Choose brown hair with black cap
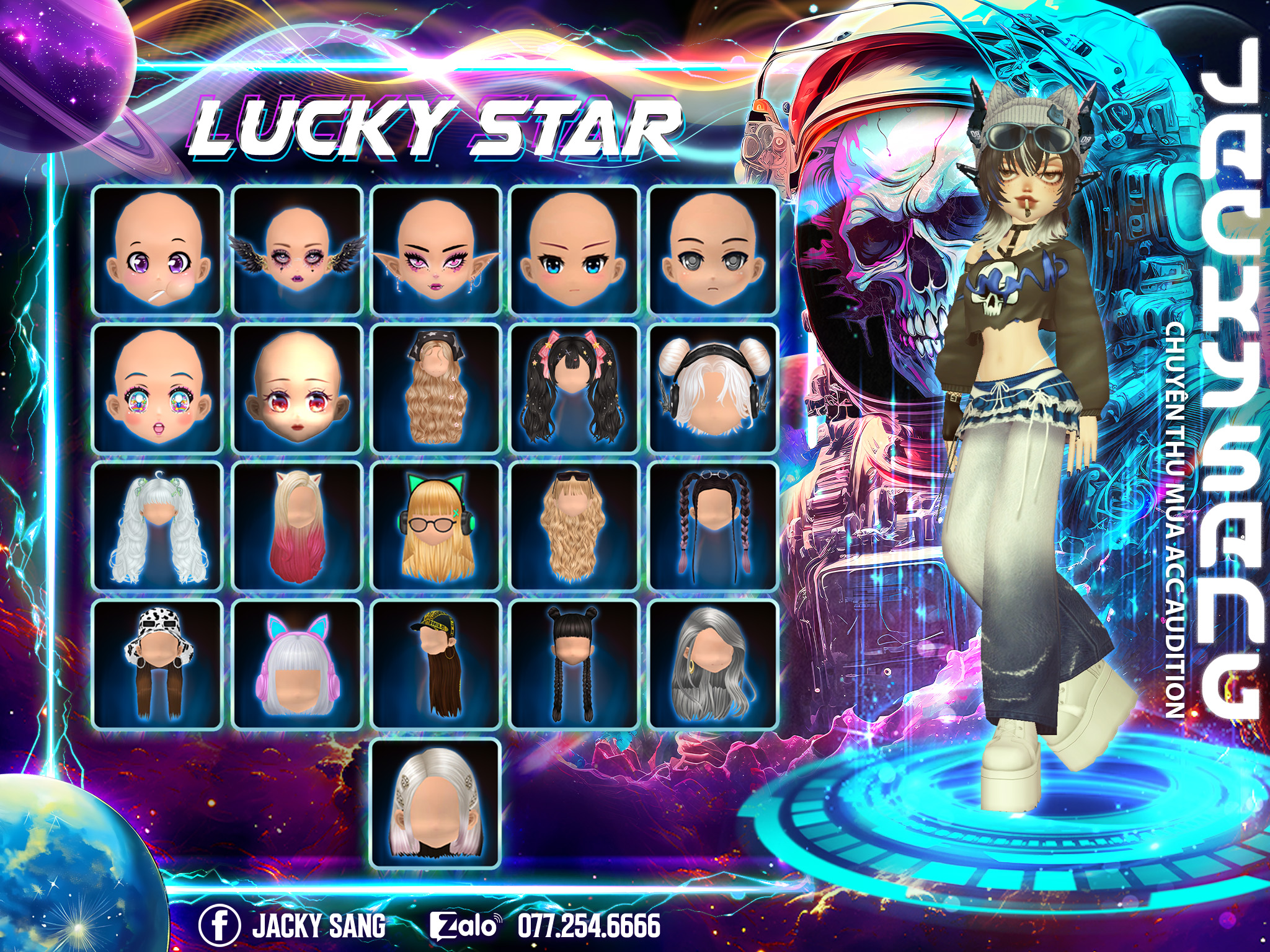1270x952 pixels. (436, 665)
